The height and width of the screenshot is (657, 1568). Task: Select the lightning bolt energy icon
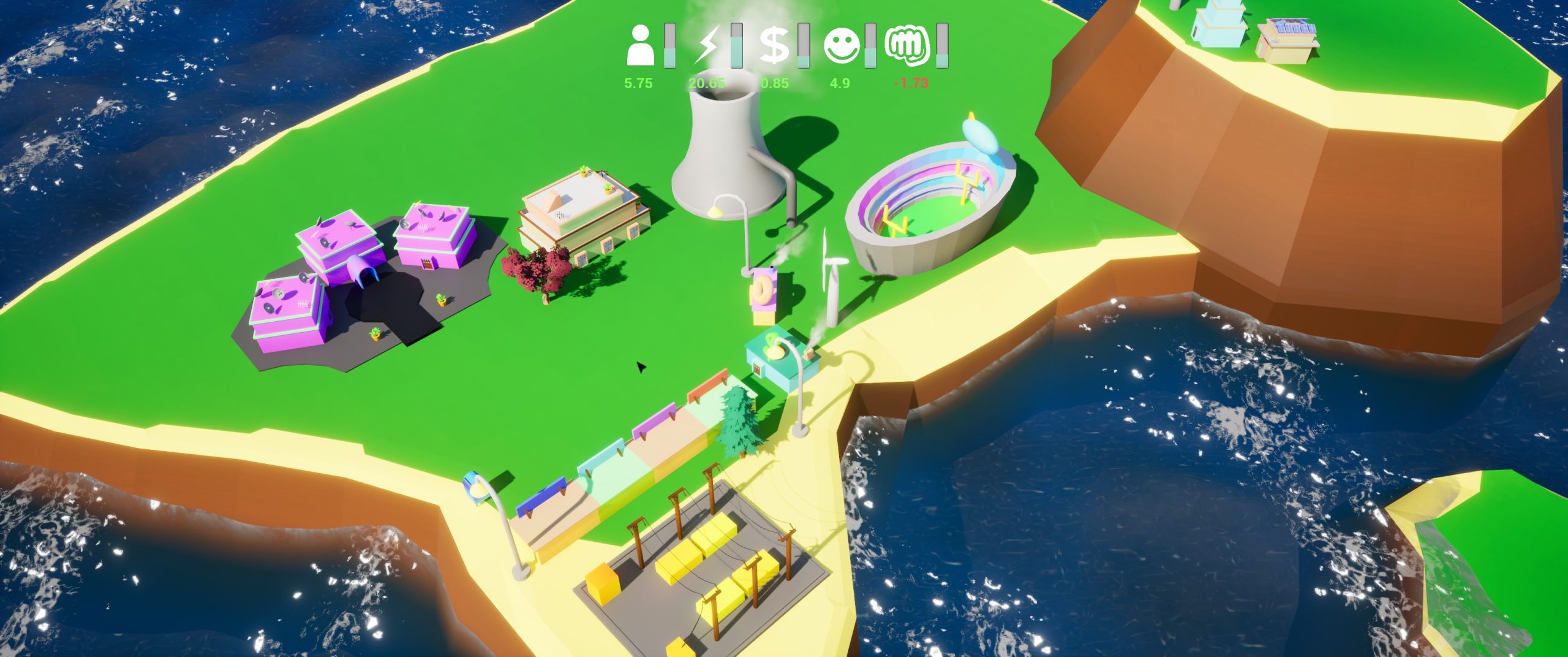coord(707,45)
